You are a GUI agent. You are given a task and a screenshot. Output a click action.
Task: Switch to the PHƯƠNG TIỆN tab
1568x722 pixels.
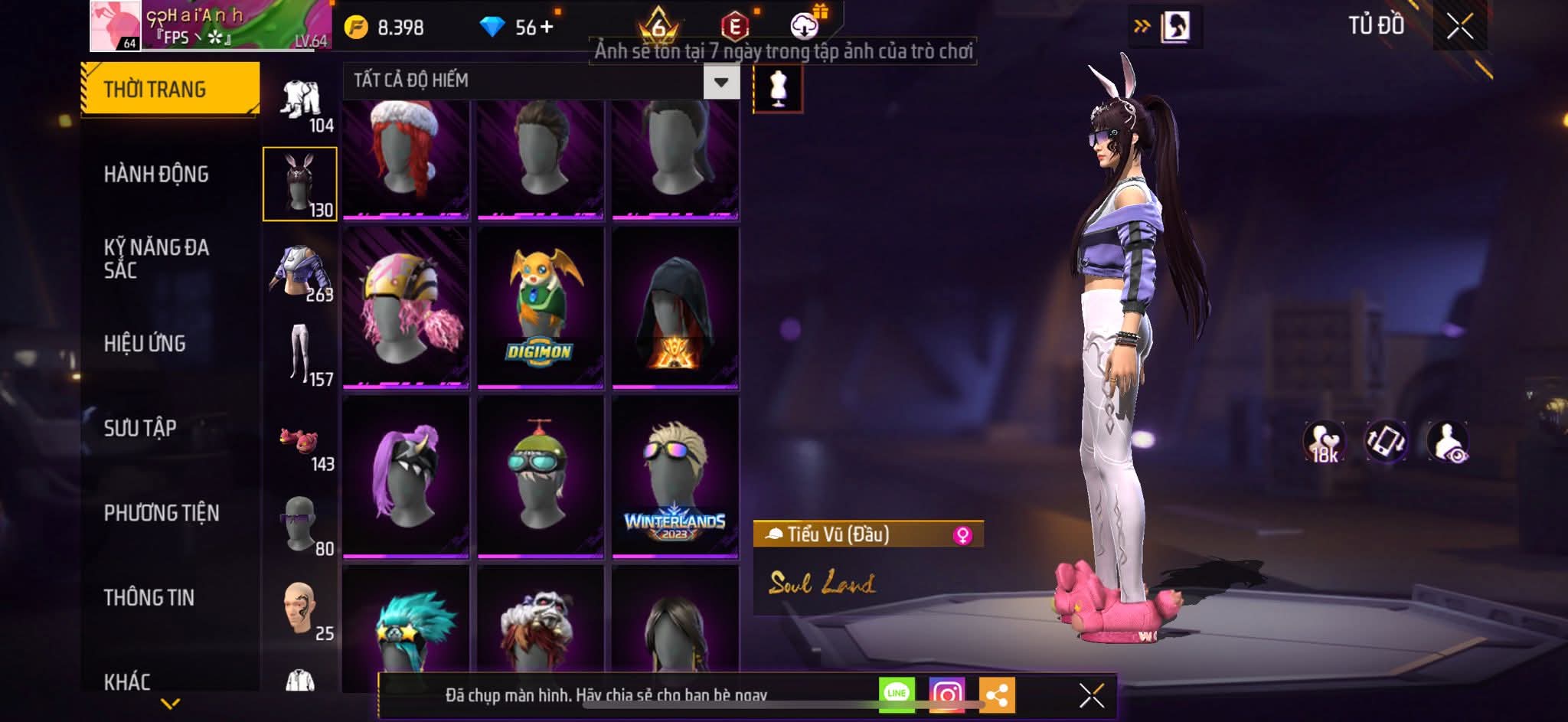pyautogui.click(x=162, y=513)
